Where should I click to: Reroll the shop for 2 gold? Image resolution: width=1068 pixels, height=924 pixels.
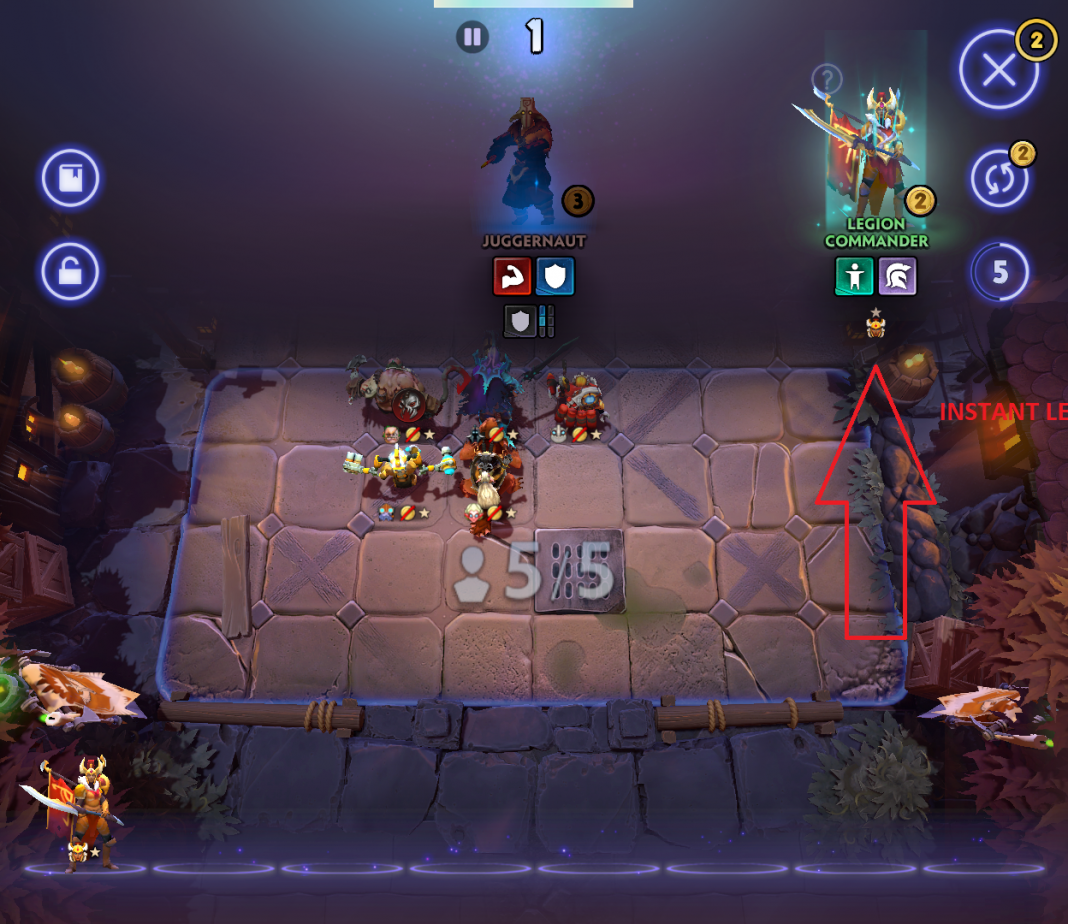pyautogui.click(x=999, y=180)
